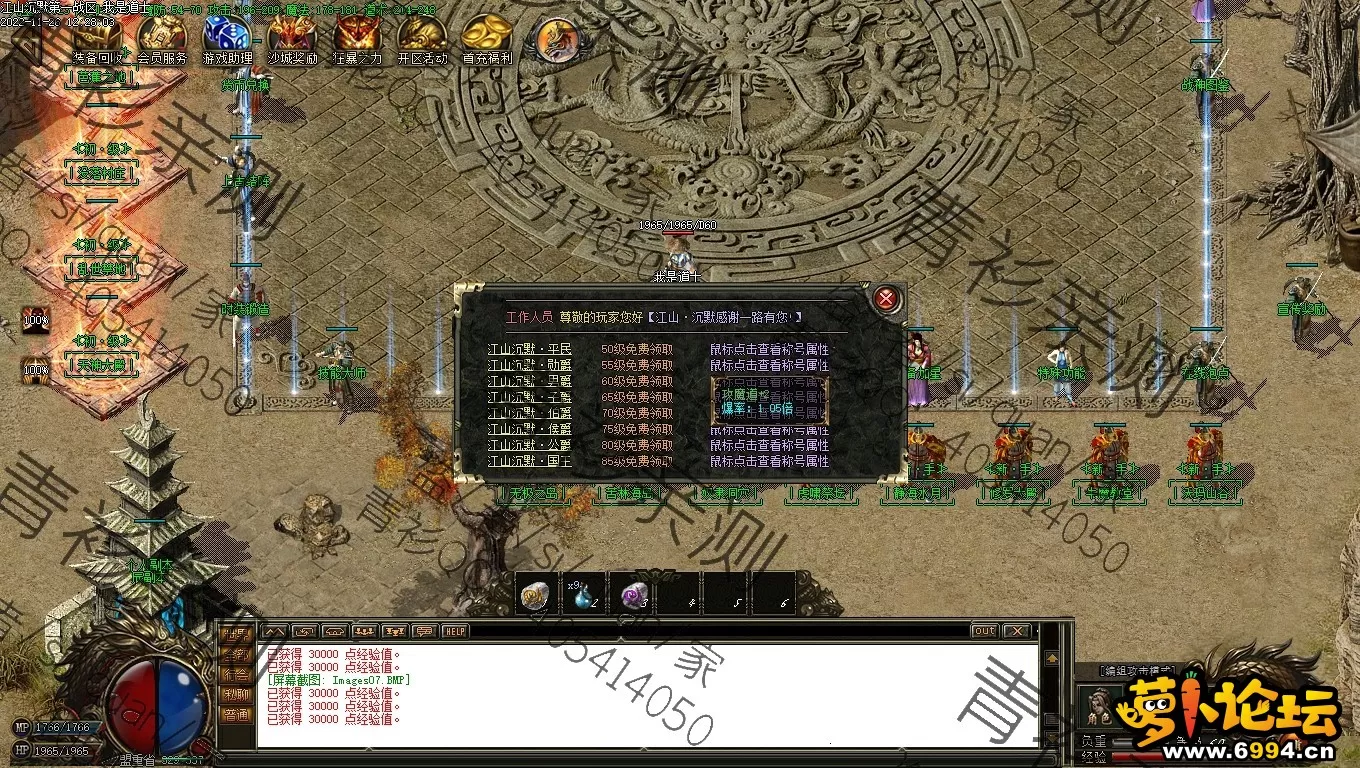Activate the 狂暴之力 icon
The width and height of the screenshot is (1360, 768).
tap(357, 37)
